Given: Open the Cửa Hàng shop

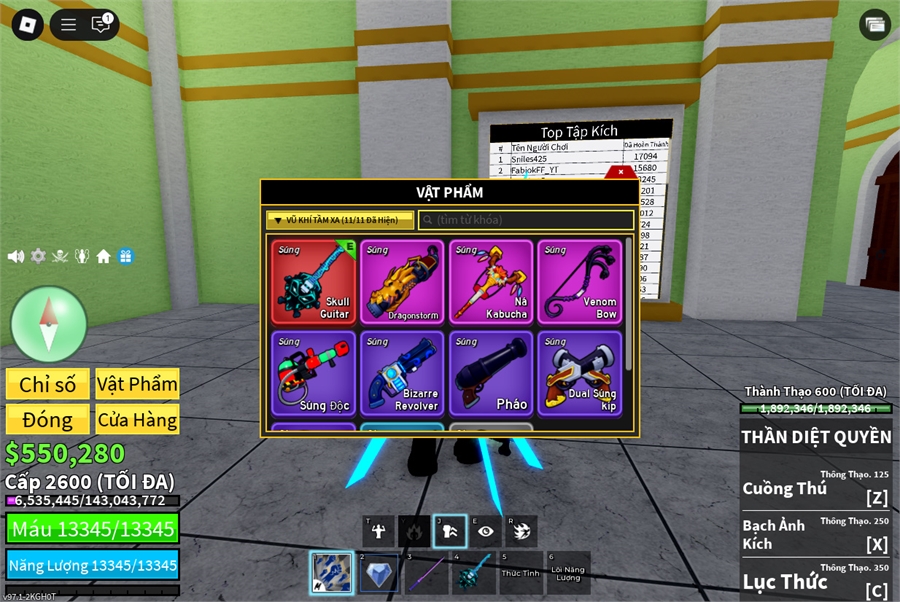Looking at the screenshot, I should [137, 420].
